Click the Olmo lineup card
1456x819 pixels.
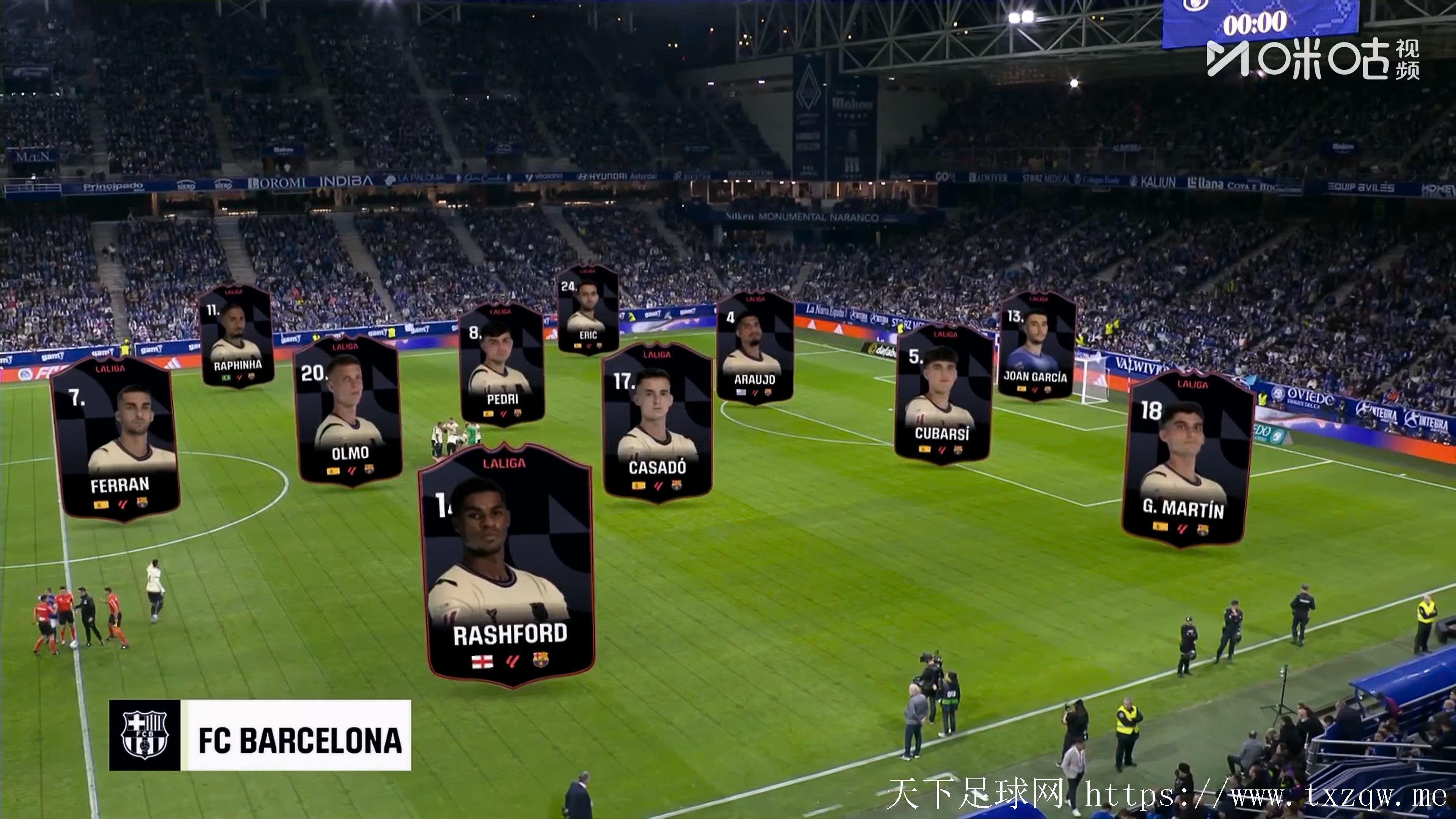[x=349, y=411]
